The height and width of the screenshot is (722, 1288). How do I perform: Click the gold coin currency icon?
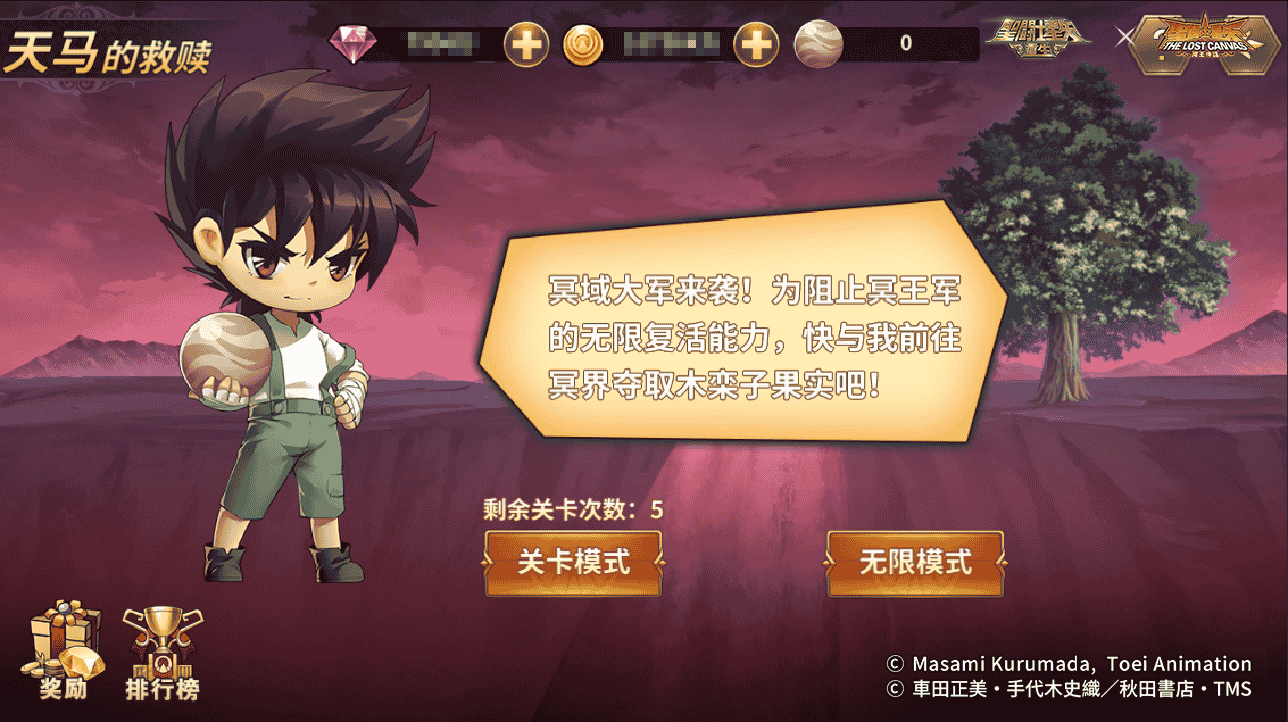click(x=583, y=43)
